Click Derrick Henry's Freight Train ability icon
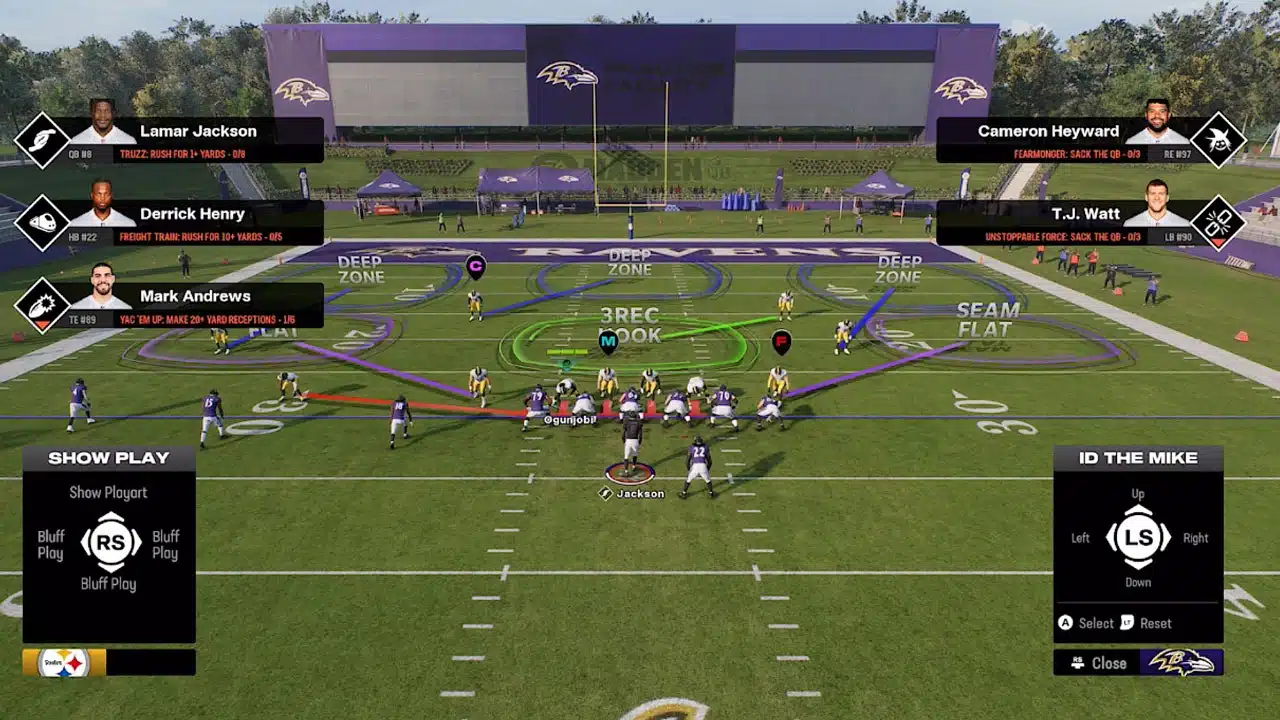This screenshot has width=1280, height=720. tap(40, 222)
